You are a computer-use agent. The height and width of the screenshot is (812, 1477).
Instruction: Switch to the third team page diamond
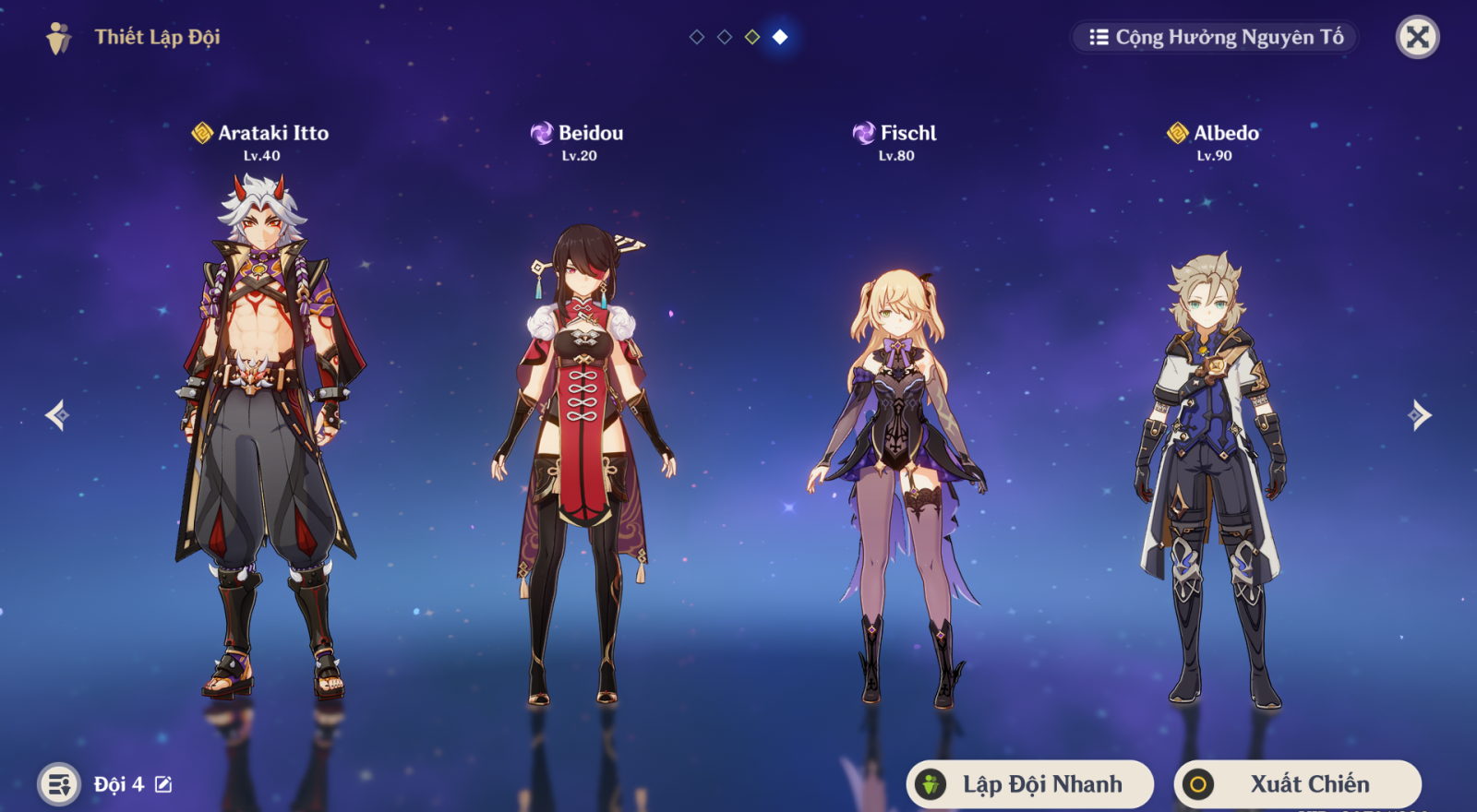[752, 37]
